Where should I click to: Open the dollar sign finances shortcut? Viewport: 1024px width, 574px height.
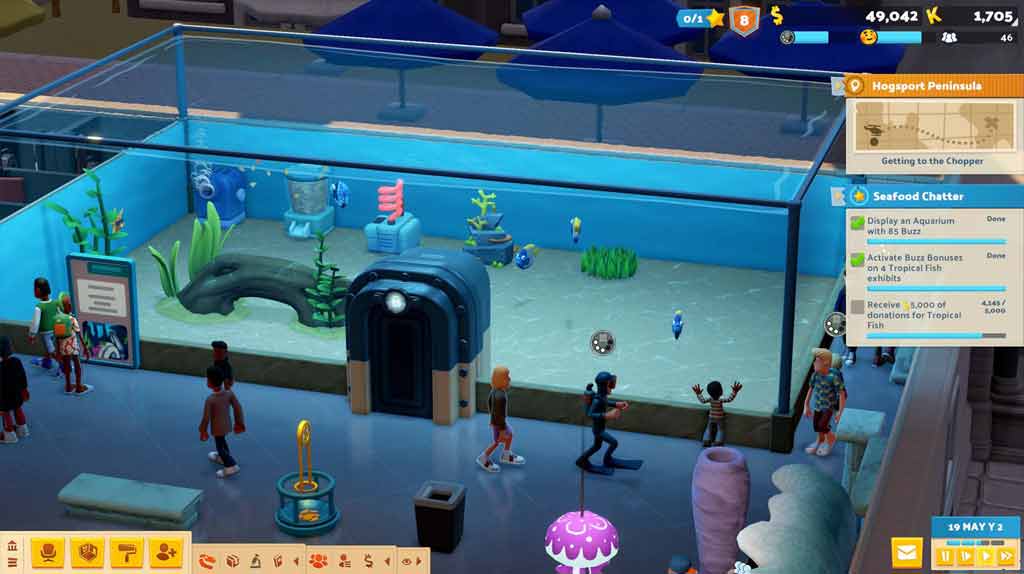368,561
